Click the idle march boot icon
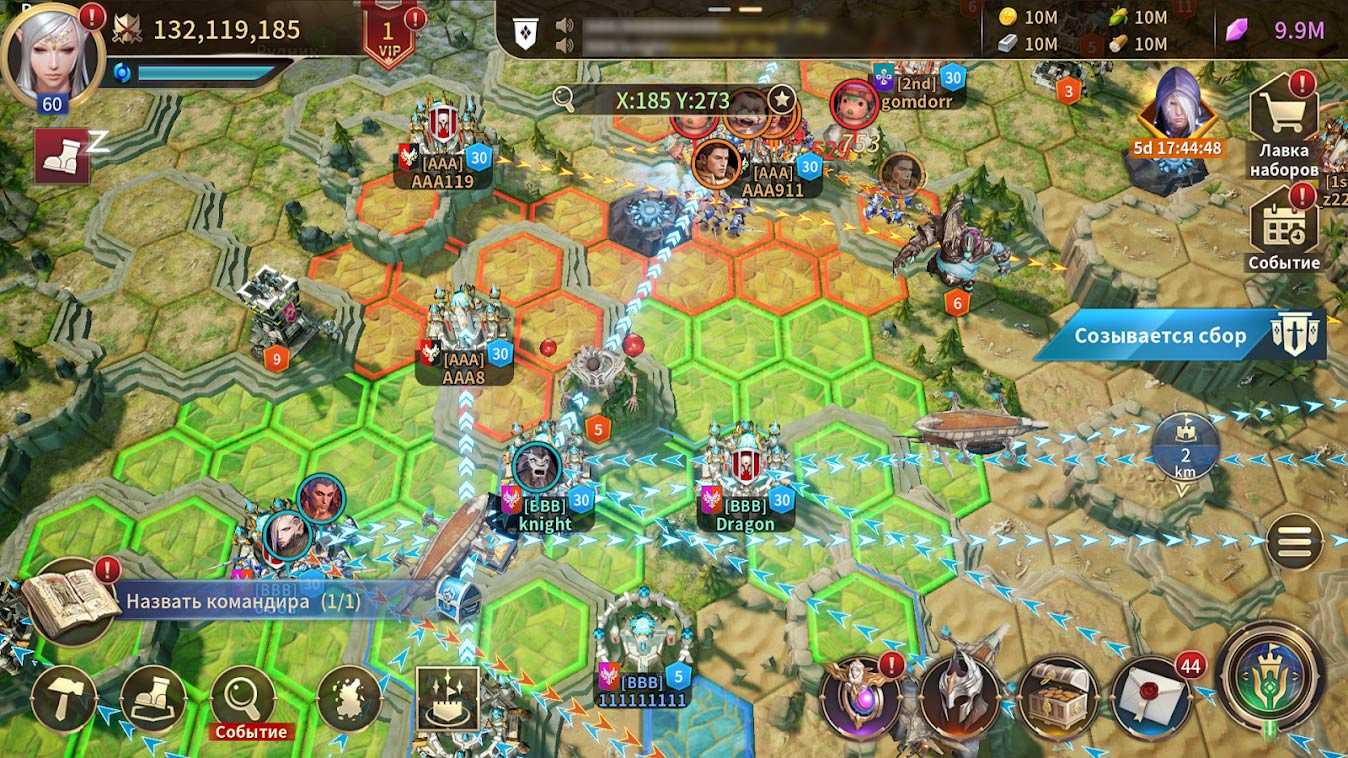 [62, 155]
